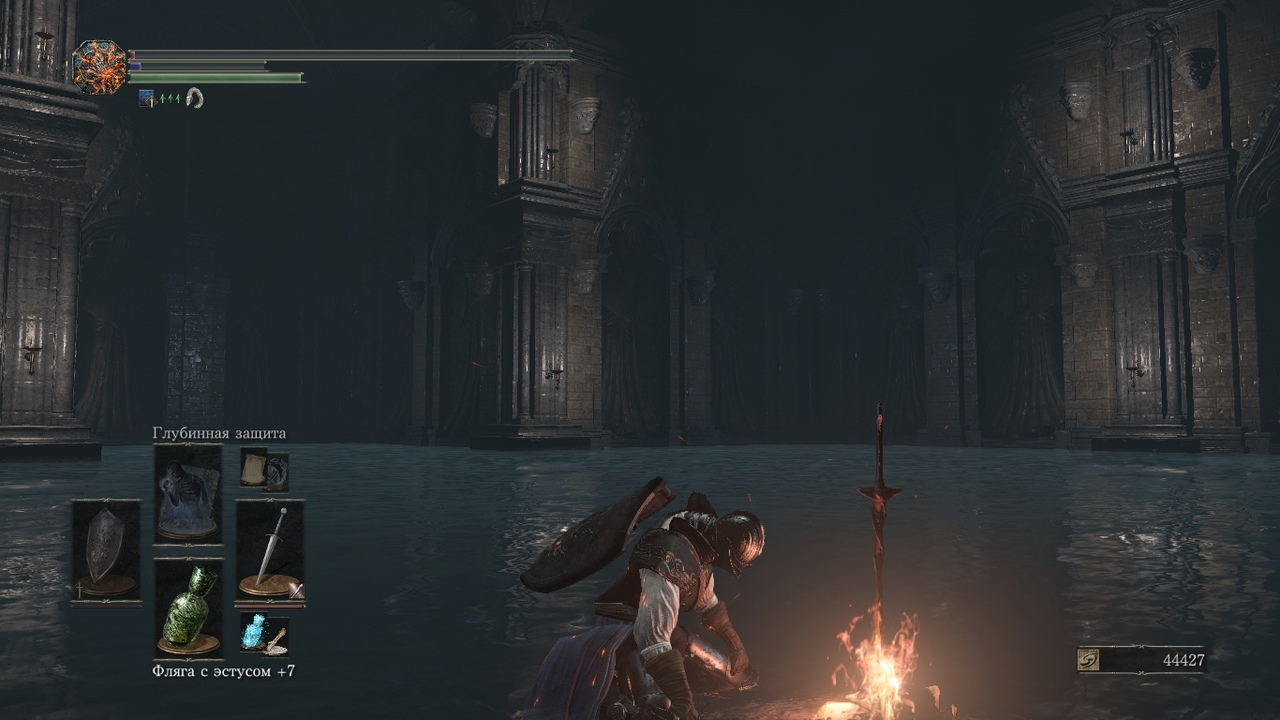Click the silver serpent ring status icon
Screen dimensions: 1280x720
(194, 98)
